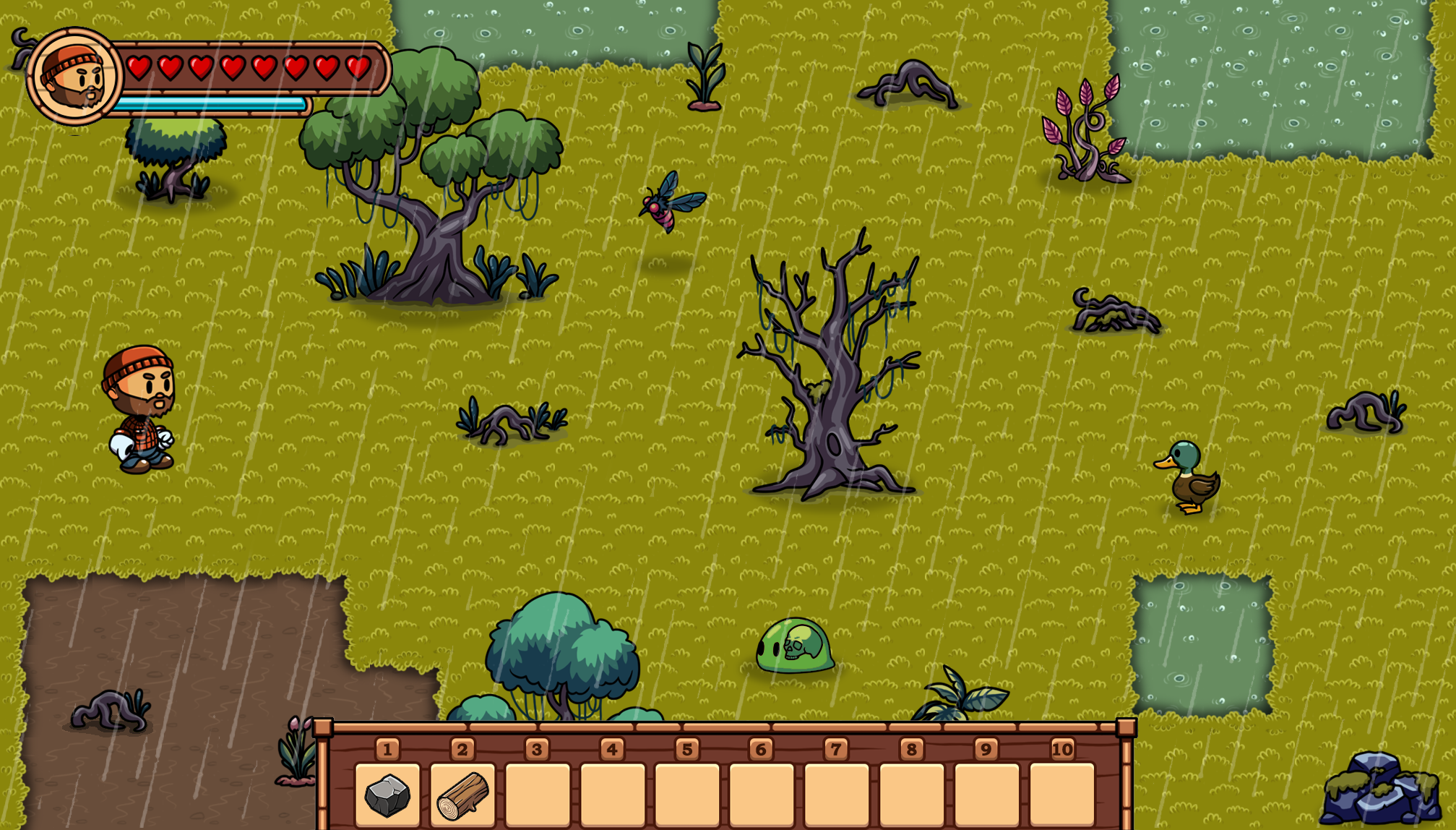
Task: Select the wood log in hotbar slot 2
Action: 462,795
